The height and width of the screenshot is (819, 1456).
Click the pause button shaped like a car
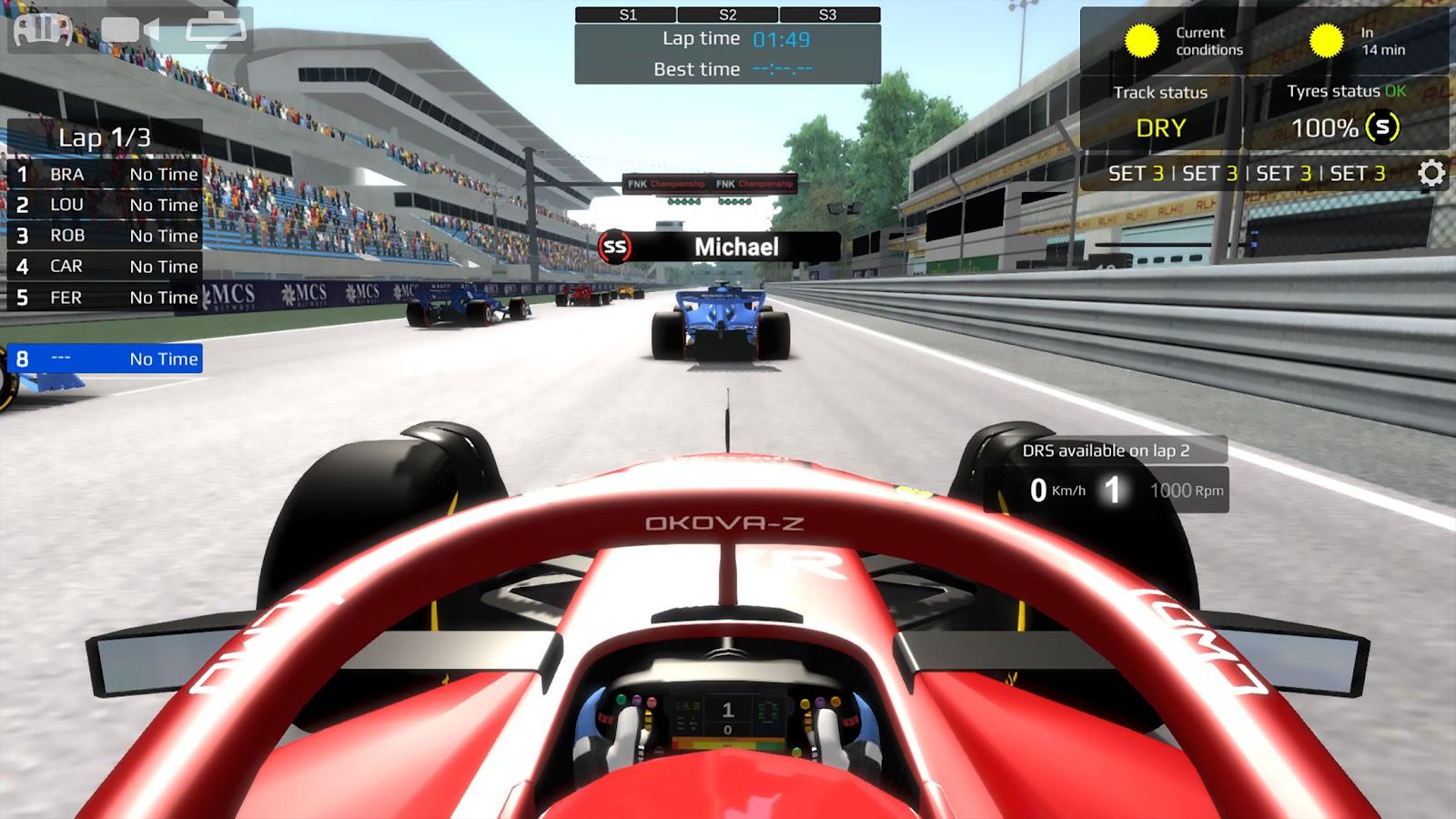pyautogui.click(x=42, y=29)
